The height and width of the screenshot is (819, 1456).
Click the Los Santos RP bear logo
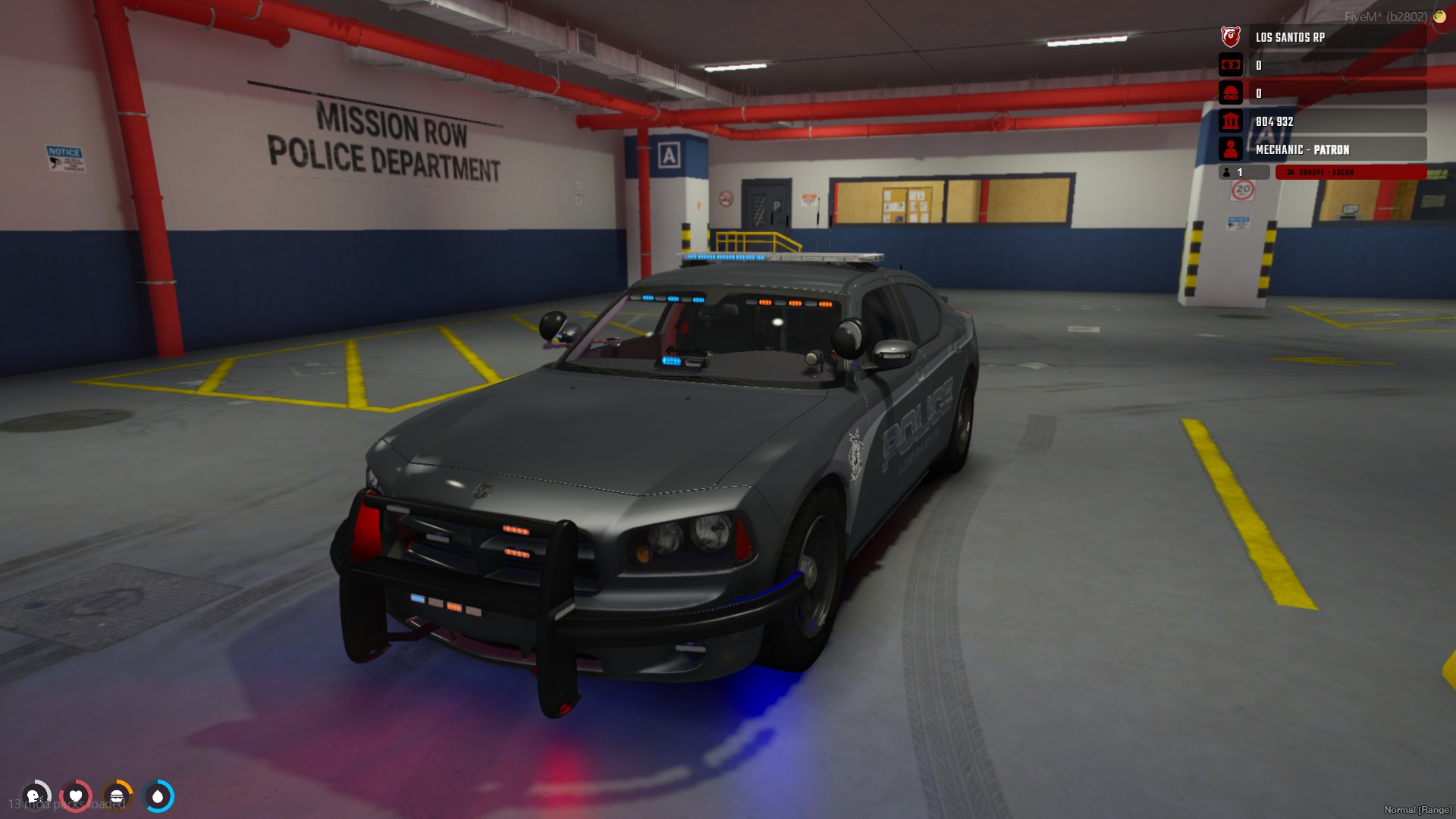point(1230,36)
